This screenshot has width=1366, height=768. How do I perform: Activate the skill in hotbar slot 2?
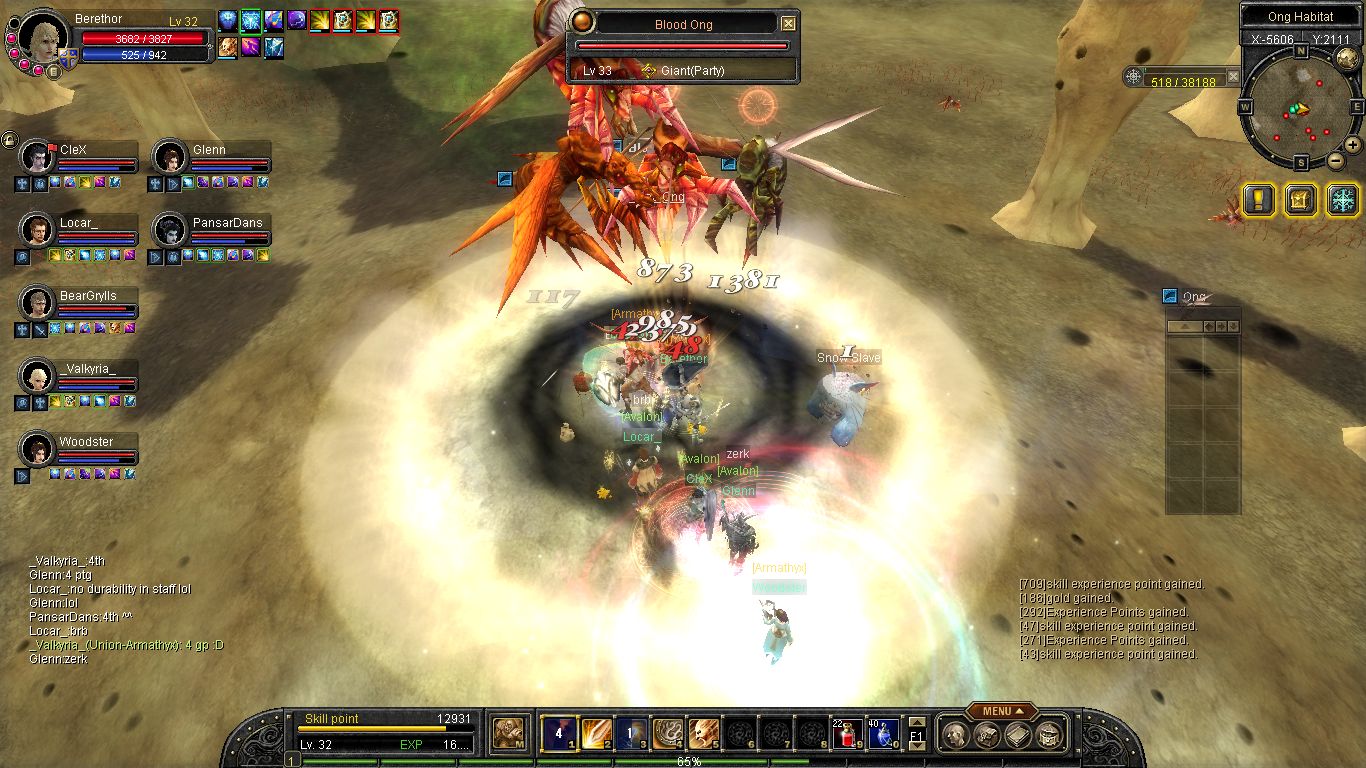click(597, 734)
